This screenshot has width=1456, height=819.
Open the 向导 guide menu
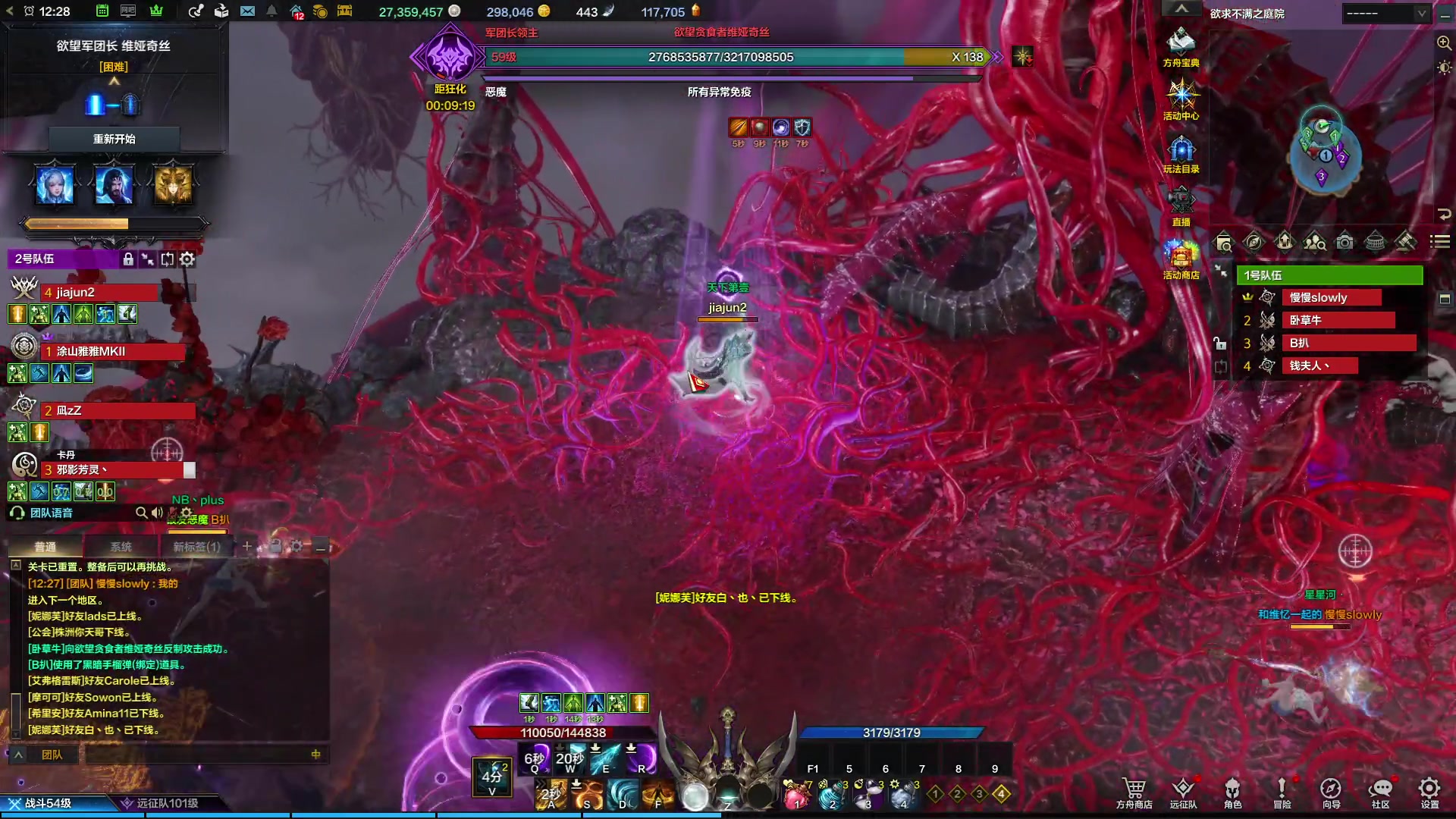pos(1331,792)
